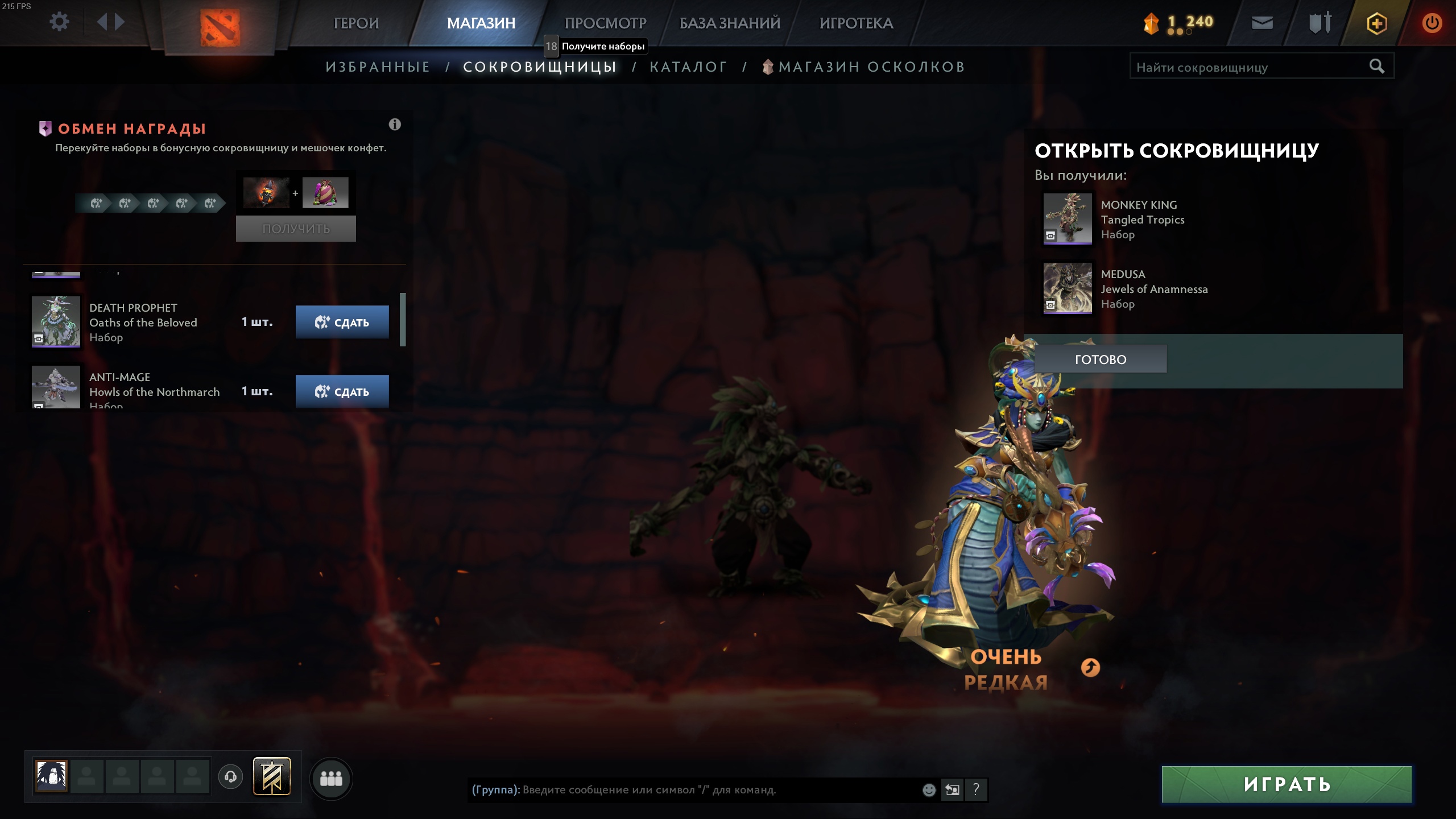The width and height of the screenshot is (1456, 819).
Task: Click the Medusa set thumbnail
Action: pos(1067,289)
